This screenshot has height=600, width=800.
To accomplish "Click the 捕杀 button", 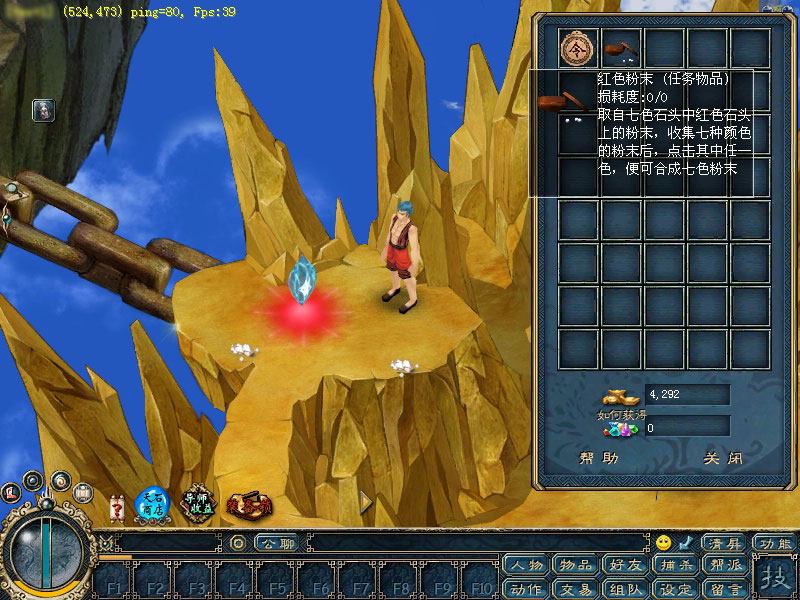I will click(671, 566).
